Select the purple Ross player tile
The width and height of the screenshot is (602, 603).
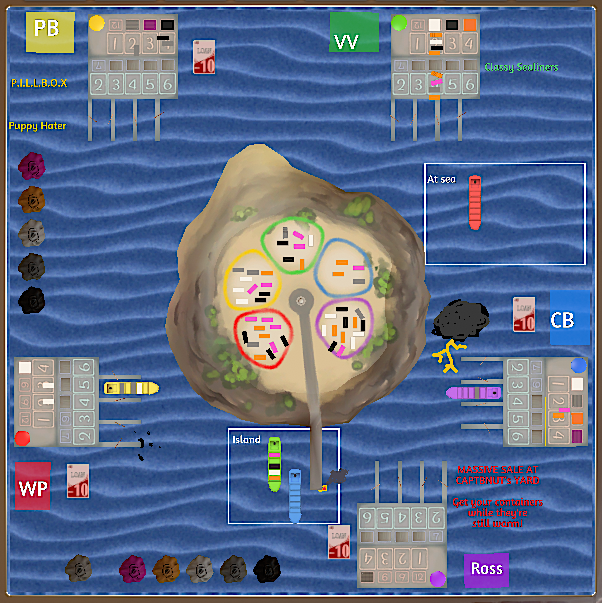[x=487, y=569]
